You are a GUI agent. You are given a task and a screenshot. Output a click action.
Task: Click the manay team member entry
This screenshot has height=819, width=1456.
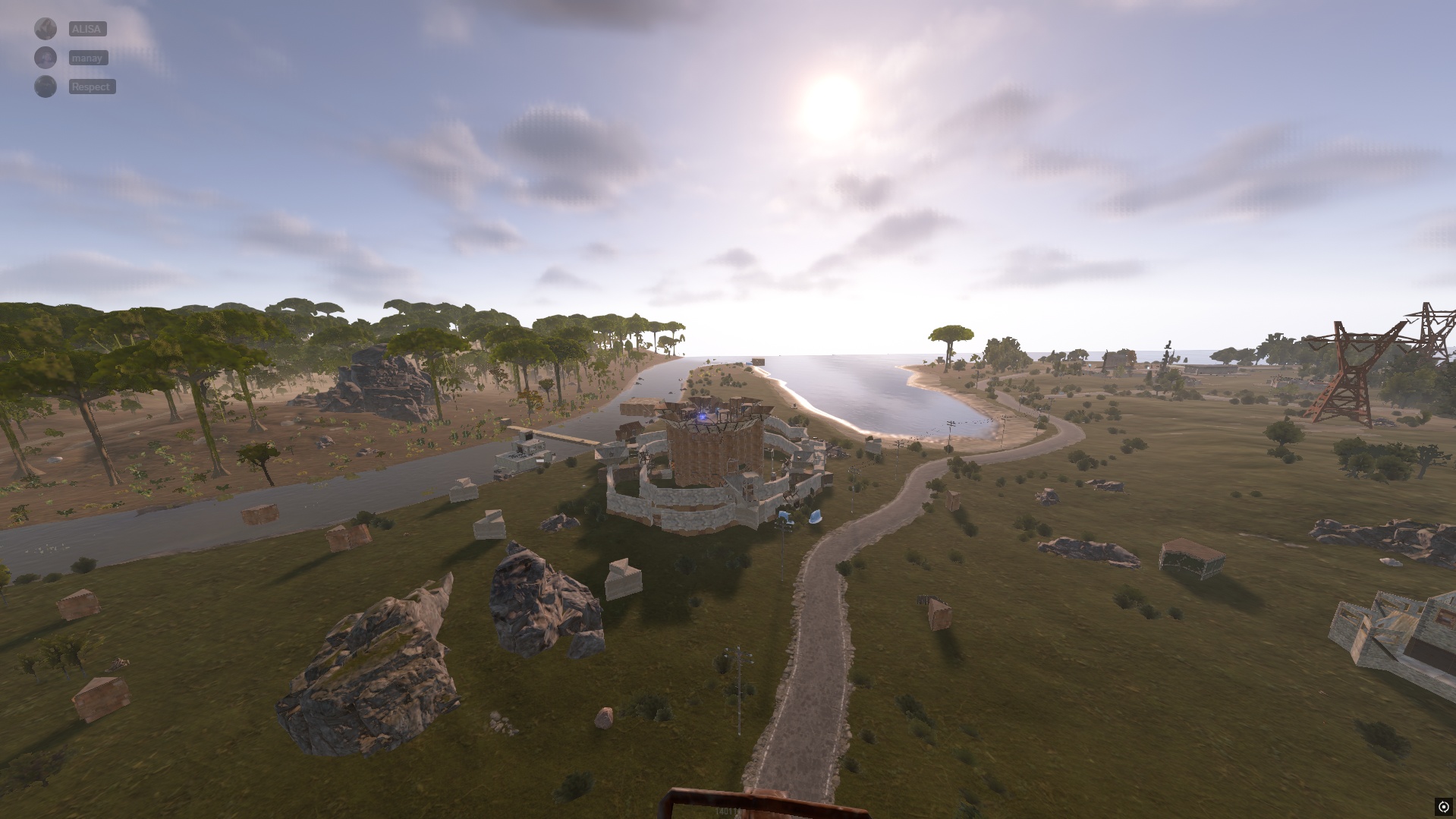pyautogui.click(x=88, y=58)
